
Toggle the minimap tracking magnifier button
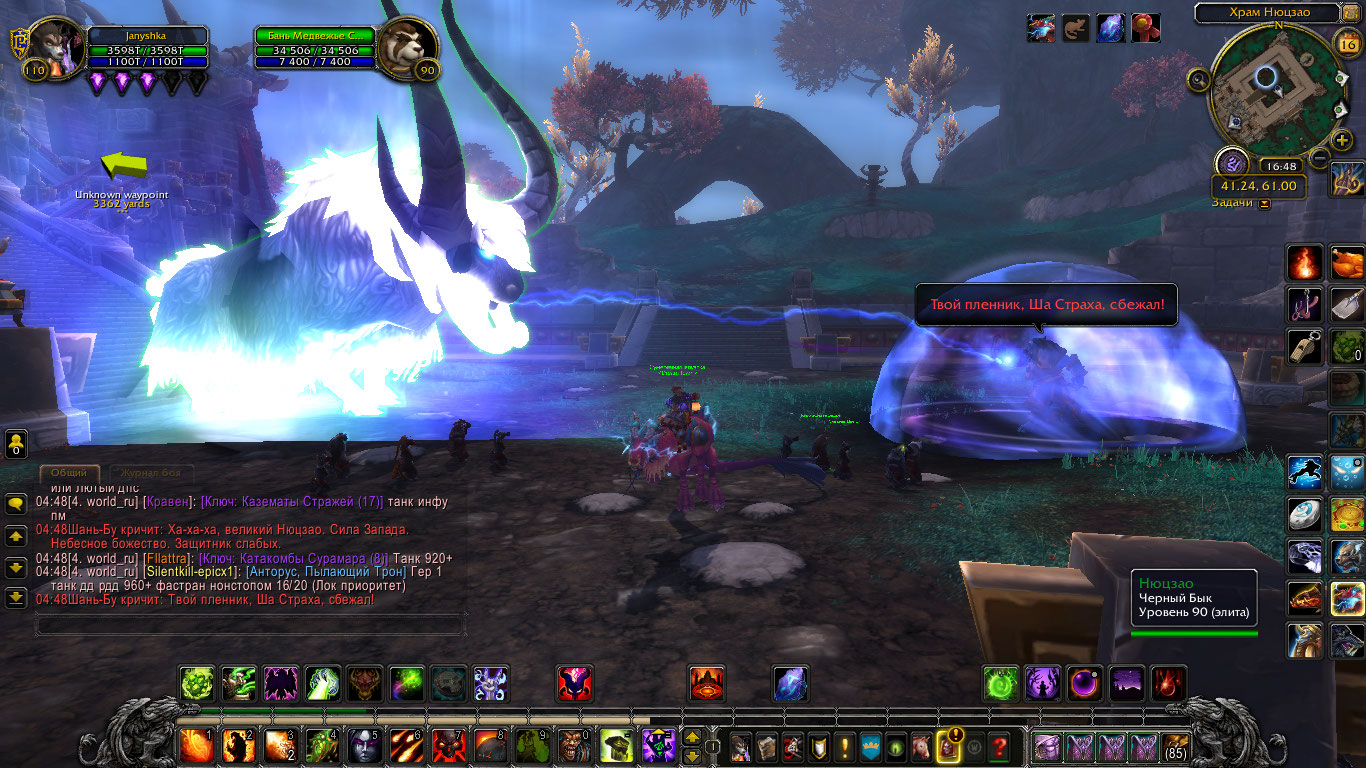(x=1197, y=78)
